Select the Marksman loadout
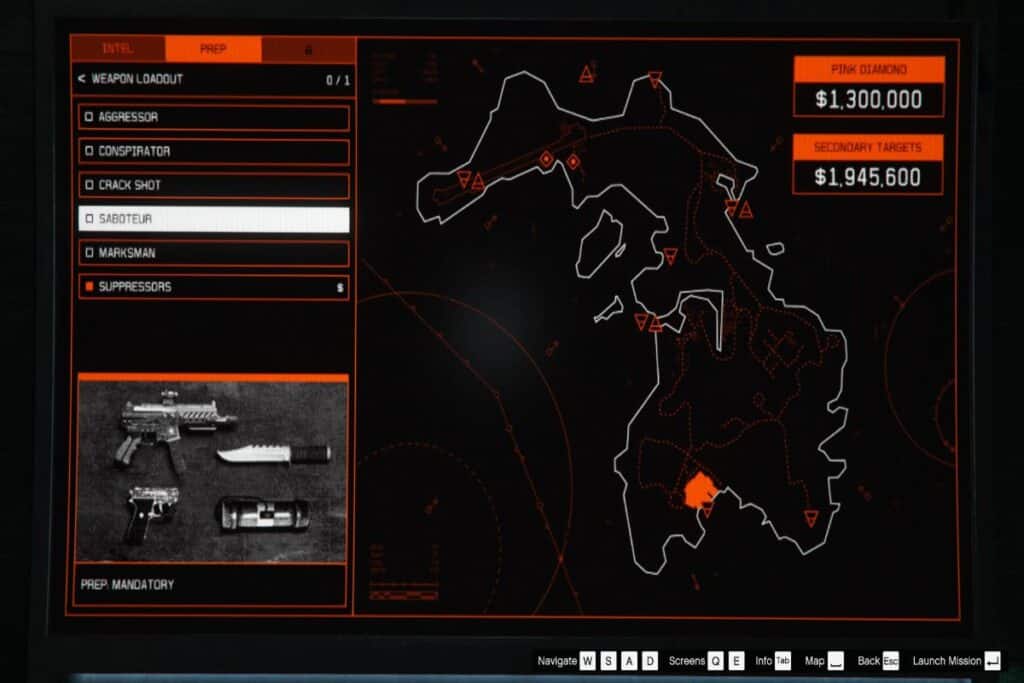The height and width of the screenshot is (683, 1024). [x=214, y=253]
